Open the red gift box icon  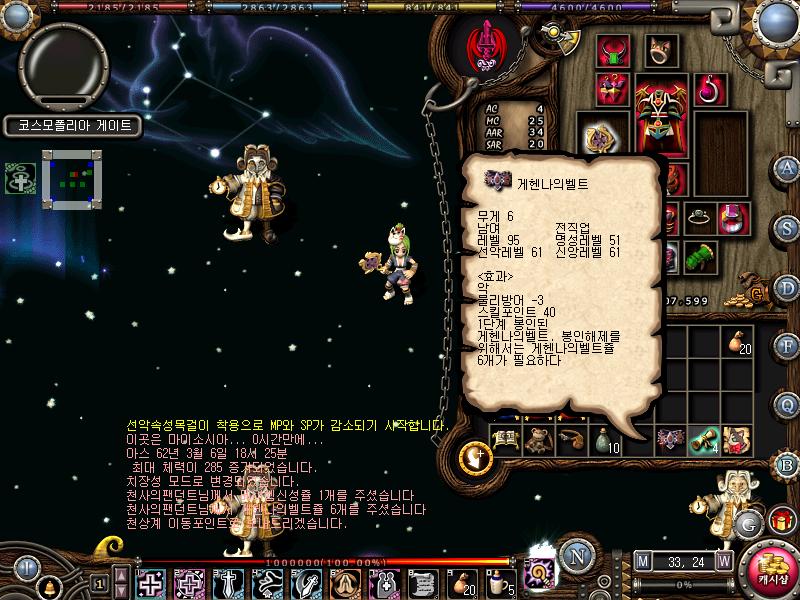click(780, 521)
